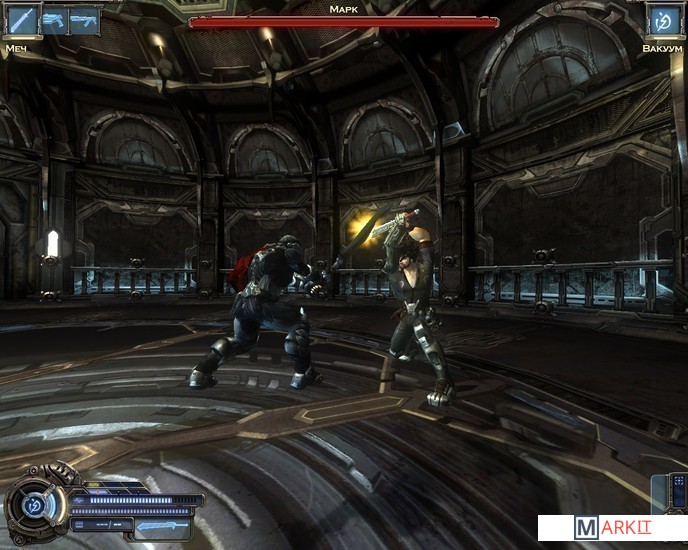Activate the Вакуум ability icon
The height and width of the screenshot is (550, 688).
pos(660,20)
